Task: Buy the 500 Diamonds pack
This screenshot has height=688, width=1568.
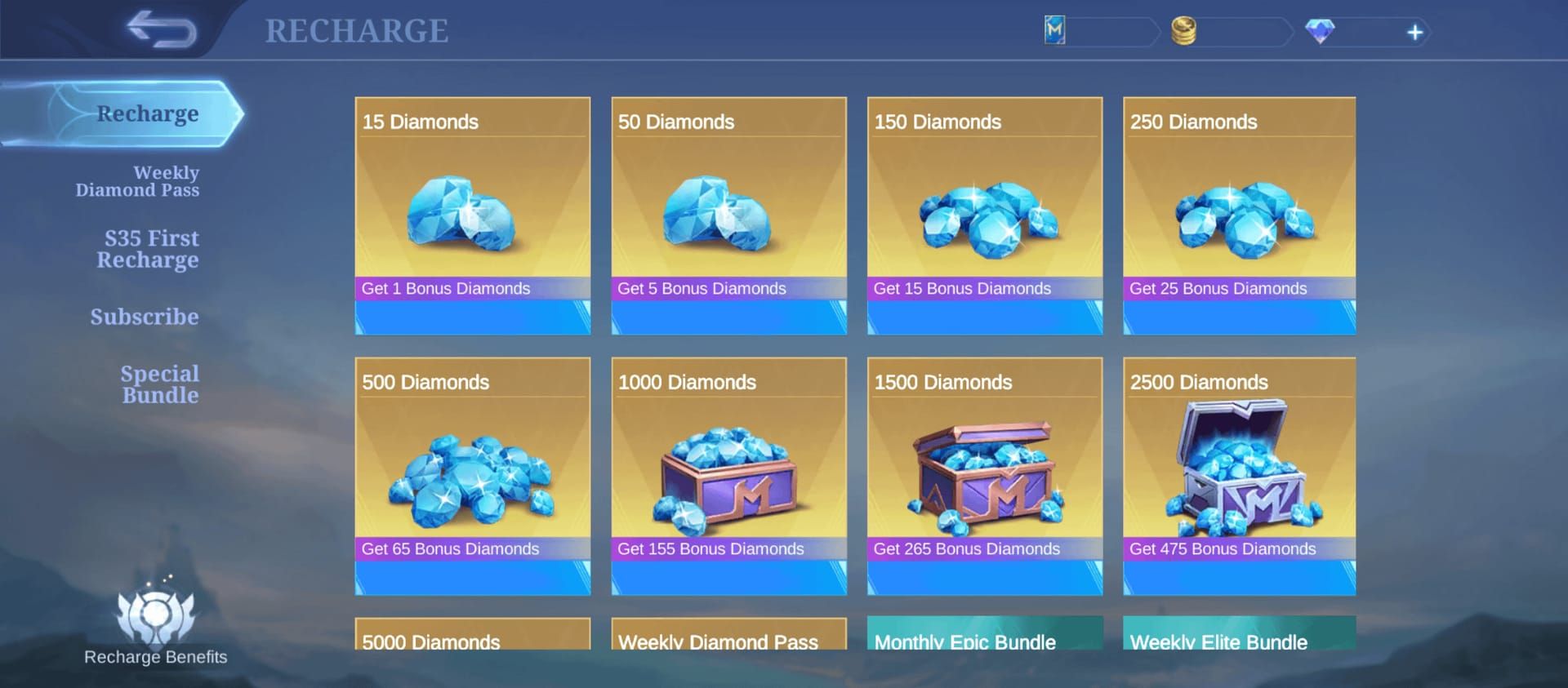Action: pyautogui.click(x=472, y=477)
